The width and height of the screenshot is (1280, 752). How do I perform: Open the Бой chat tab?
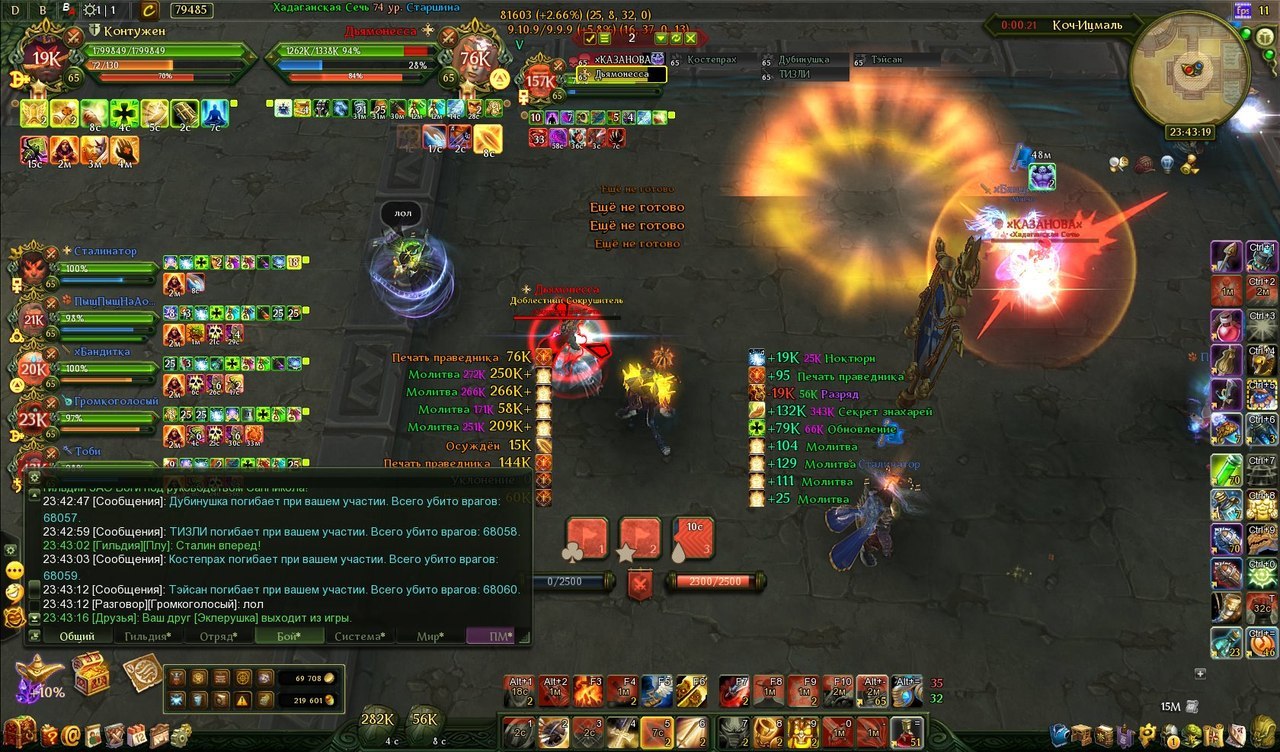coord(287,636)
